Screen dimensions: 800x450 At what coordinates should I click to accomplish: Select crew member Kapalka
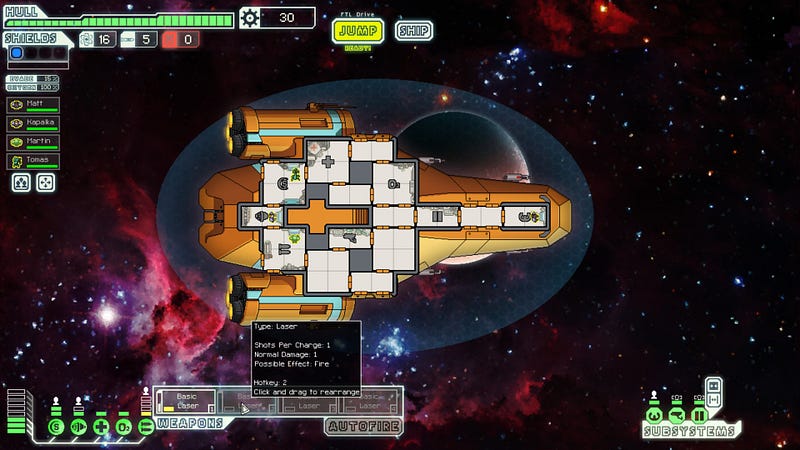(x=32, y=123)
